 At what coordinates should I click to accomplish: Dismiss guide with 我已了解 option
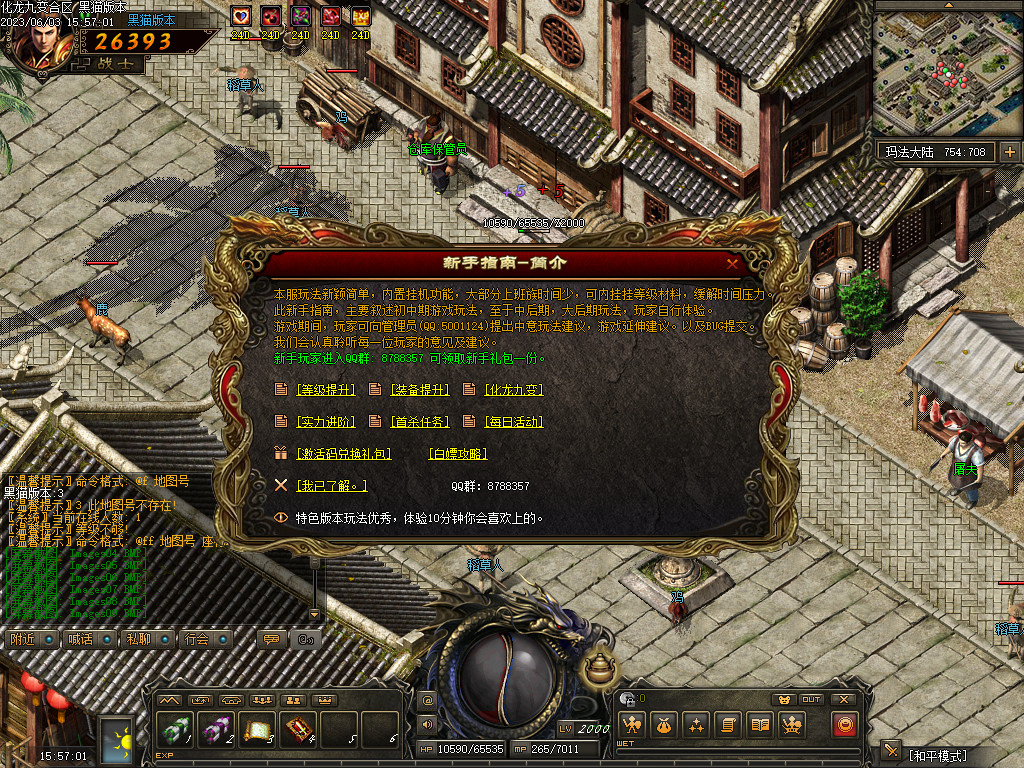tap(332, 486)
